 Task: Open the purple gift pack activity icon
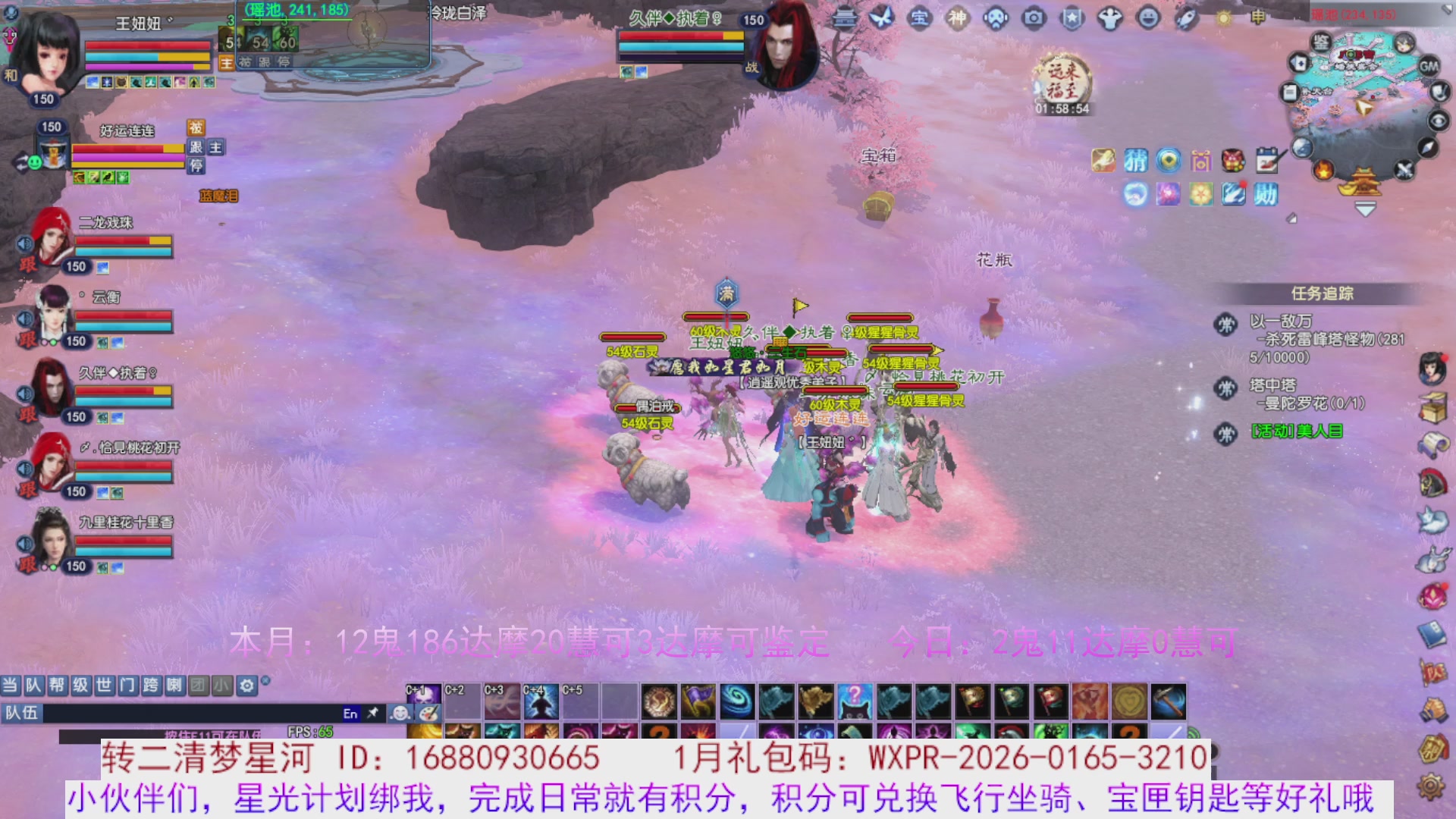(1200, 161)
